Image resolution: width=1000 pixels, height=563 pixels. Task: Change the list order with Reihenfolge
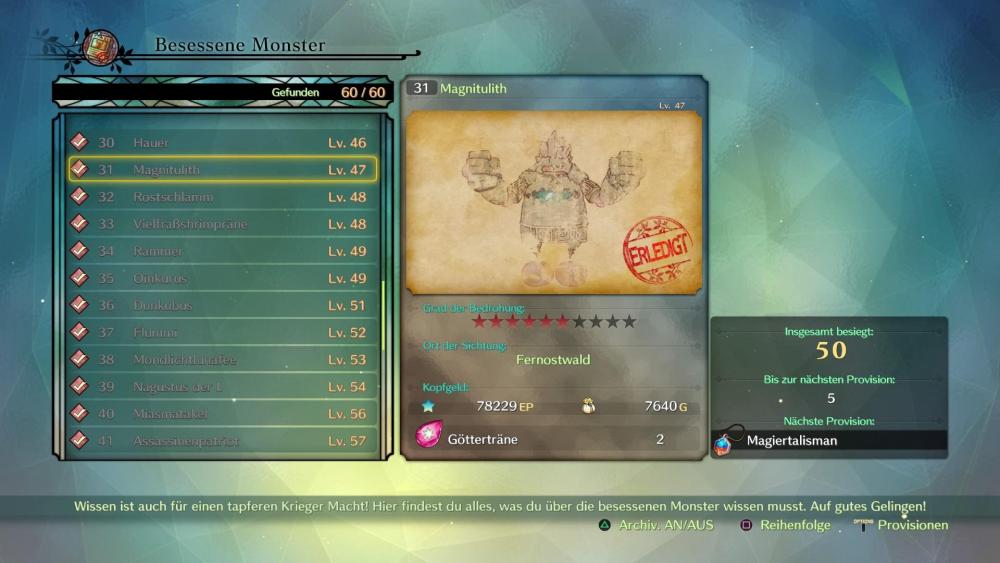pos(785,525)
